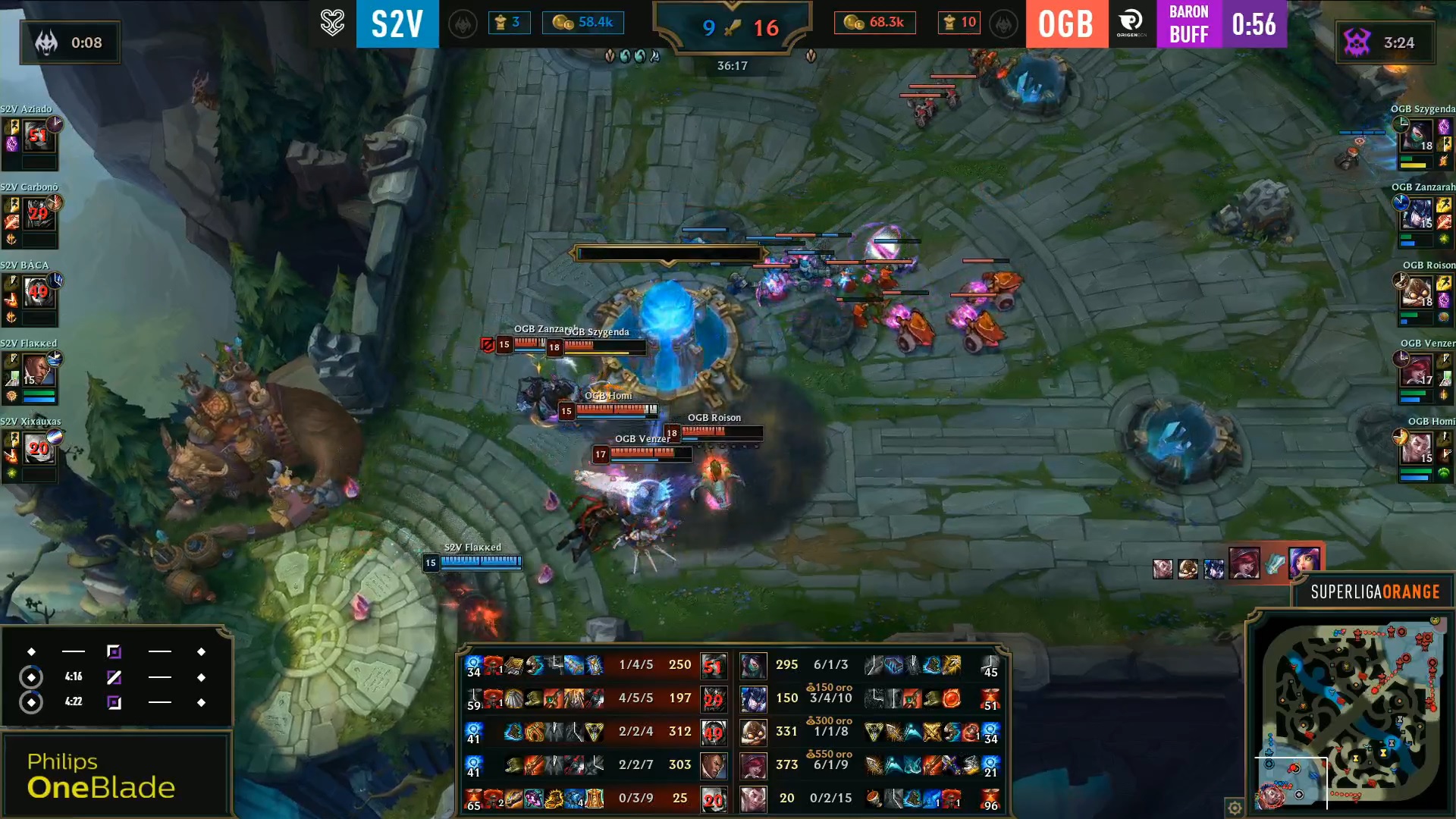Select S2V Carbono's champion portrait
The image size is (1456, 819).
(37, 215)
